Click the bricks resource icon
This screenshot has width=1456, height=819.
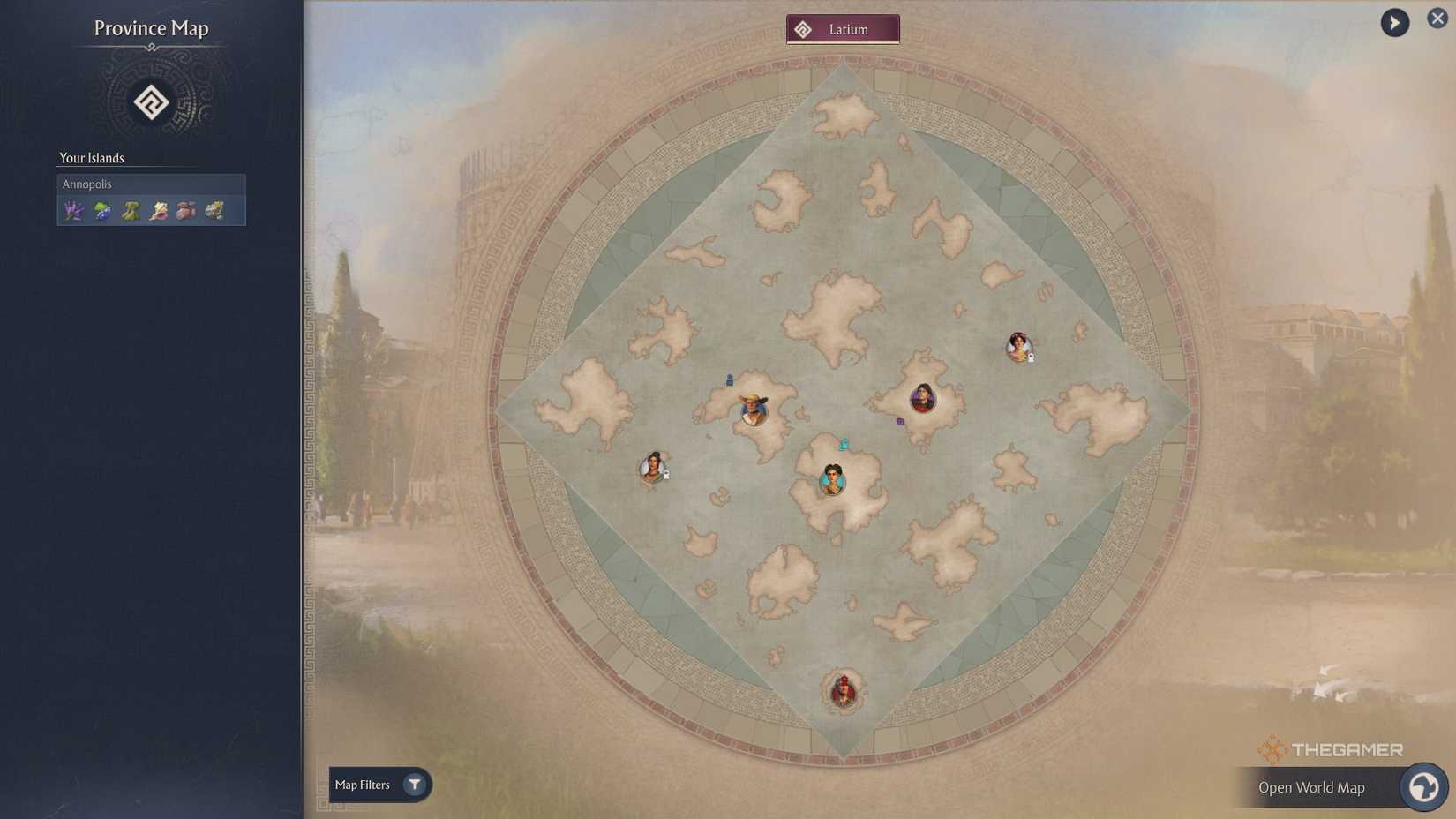(x=186, y=209)
